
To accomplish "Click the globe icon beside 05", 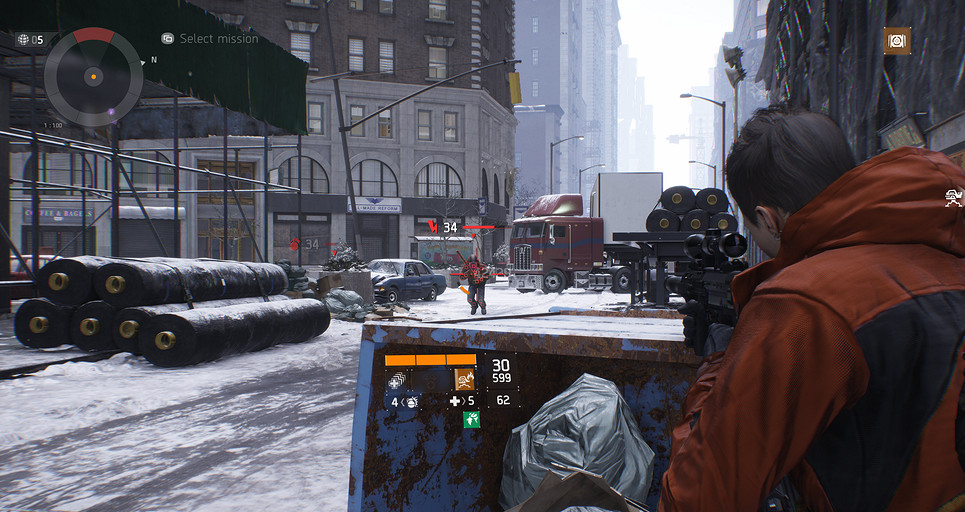I will pos(23,39).
